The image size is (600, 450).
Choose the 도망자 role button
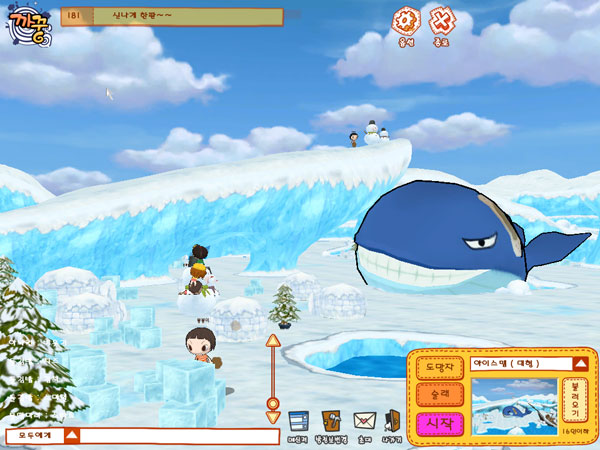point(440,368)
